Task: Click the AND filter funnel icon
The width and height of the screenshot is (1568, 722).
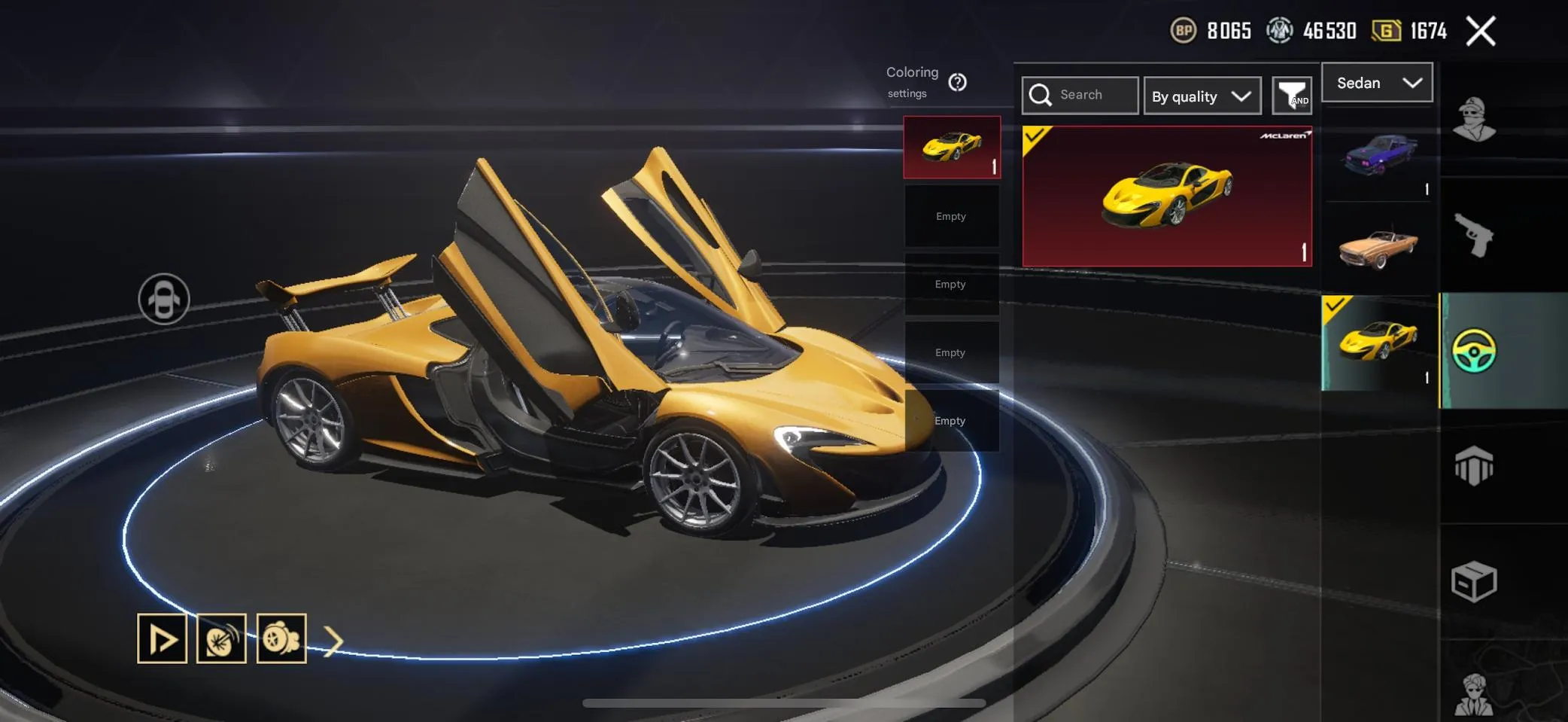Action: [1292, 96]
